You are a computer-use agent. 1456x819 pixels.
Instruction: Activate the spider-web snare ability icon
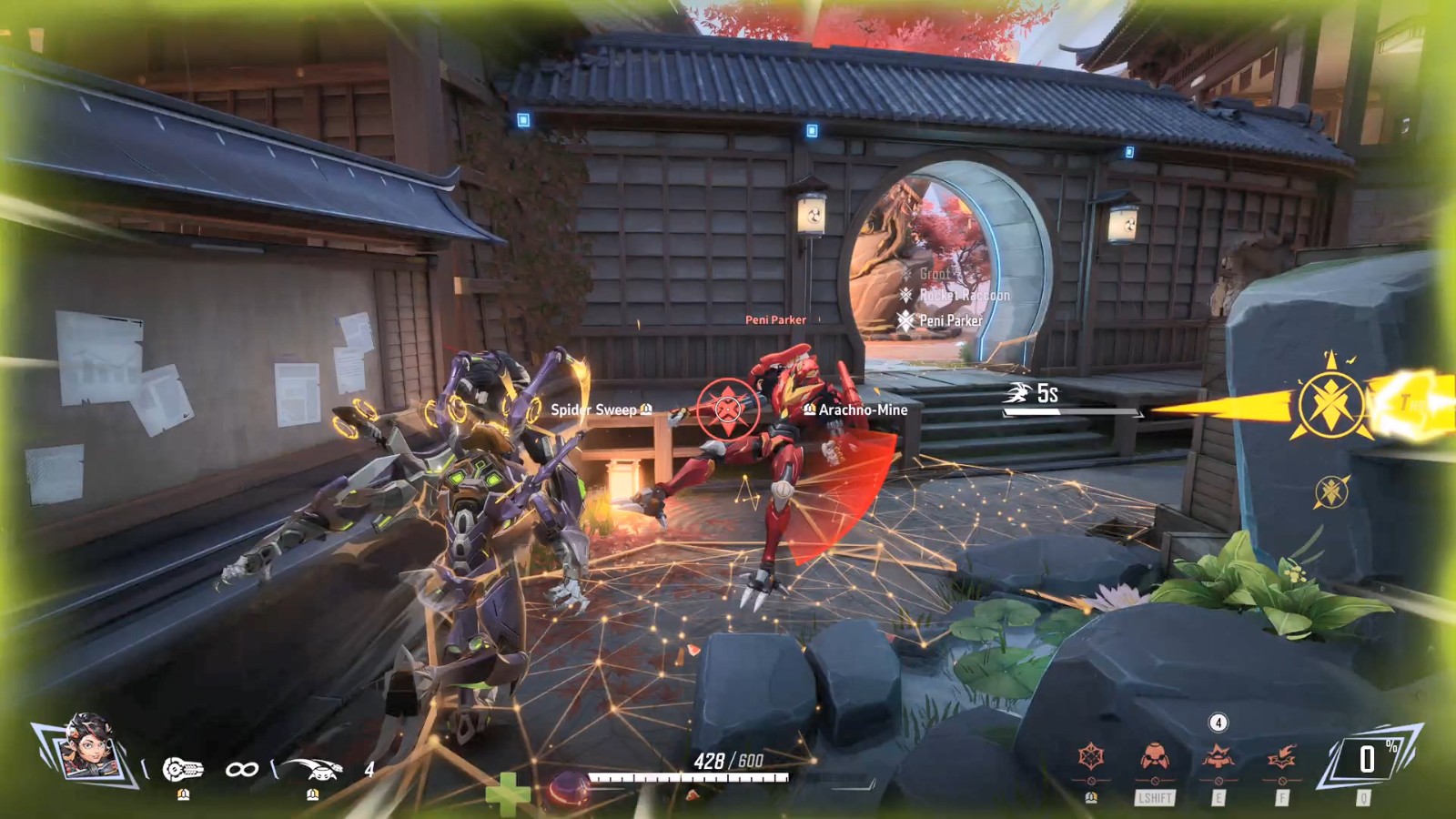click(1091, 757)
